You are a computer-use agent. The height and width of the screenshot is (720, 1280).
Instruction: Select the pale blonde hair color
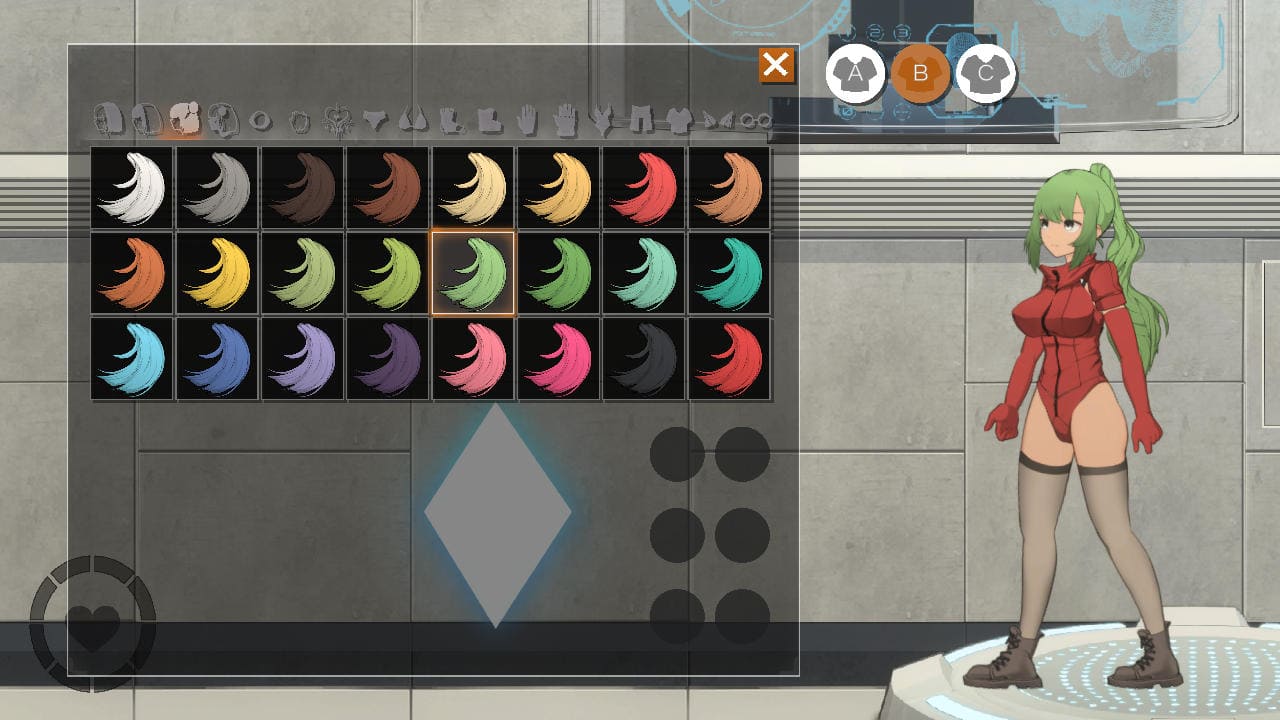coord(473,188)
